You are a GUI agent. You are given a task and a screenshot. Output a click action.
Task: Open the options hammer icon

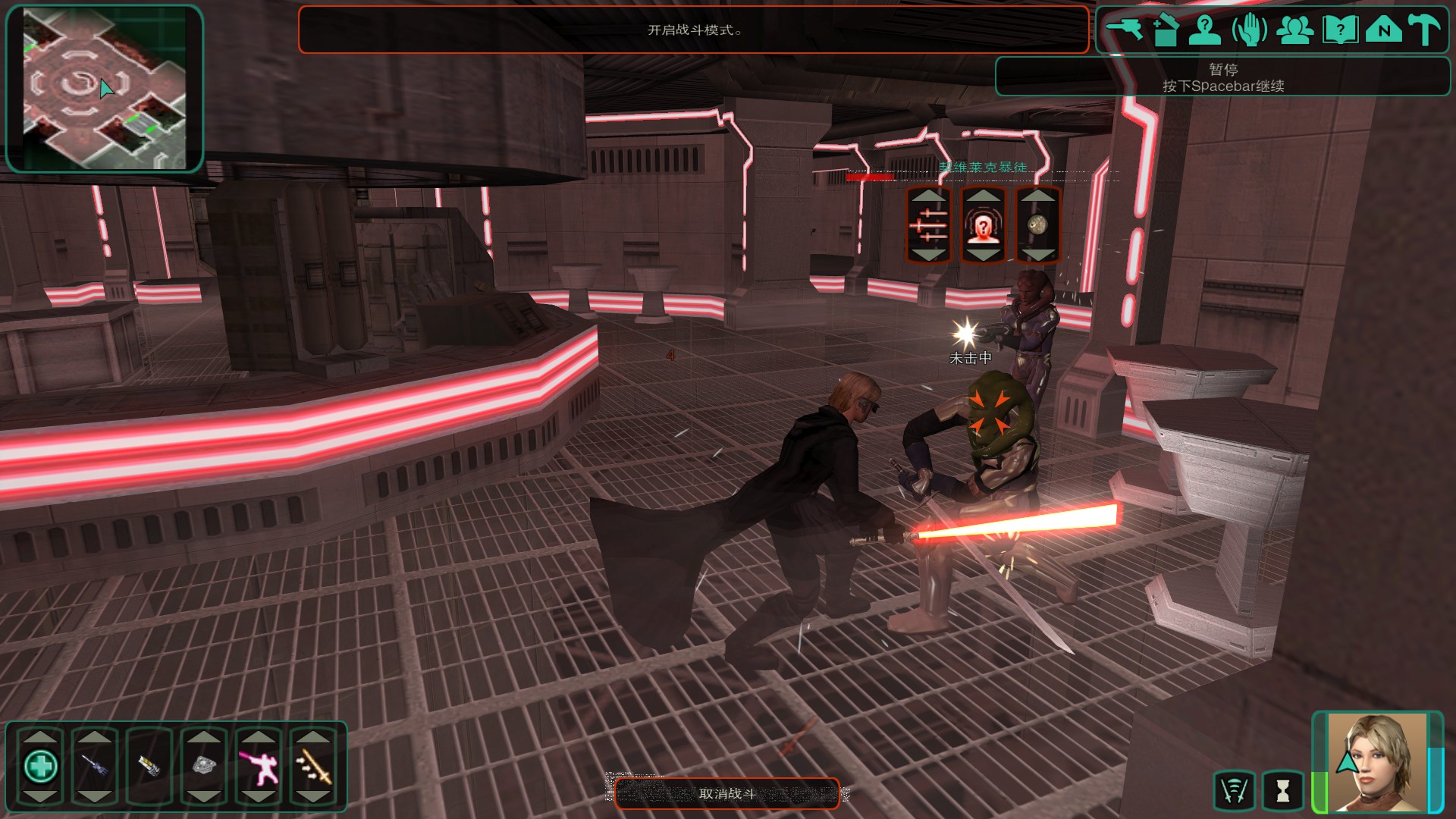[1425, 30]
